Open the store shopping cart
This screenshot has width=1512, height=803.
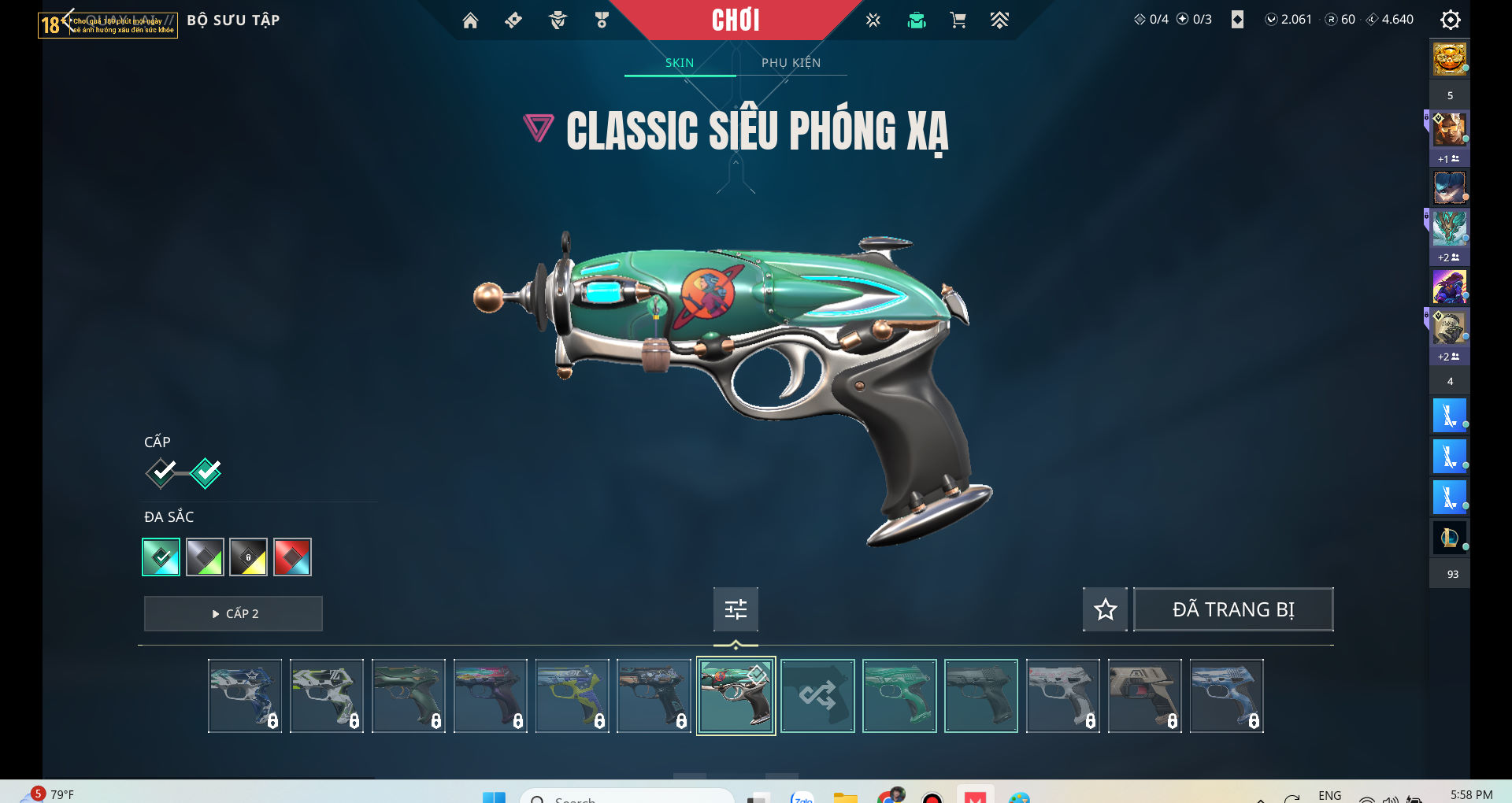[x=958, y=20]
